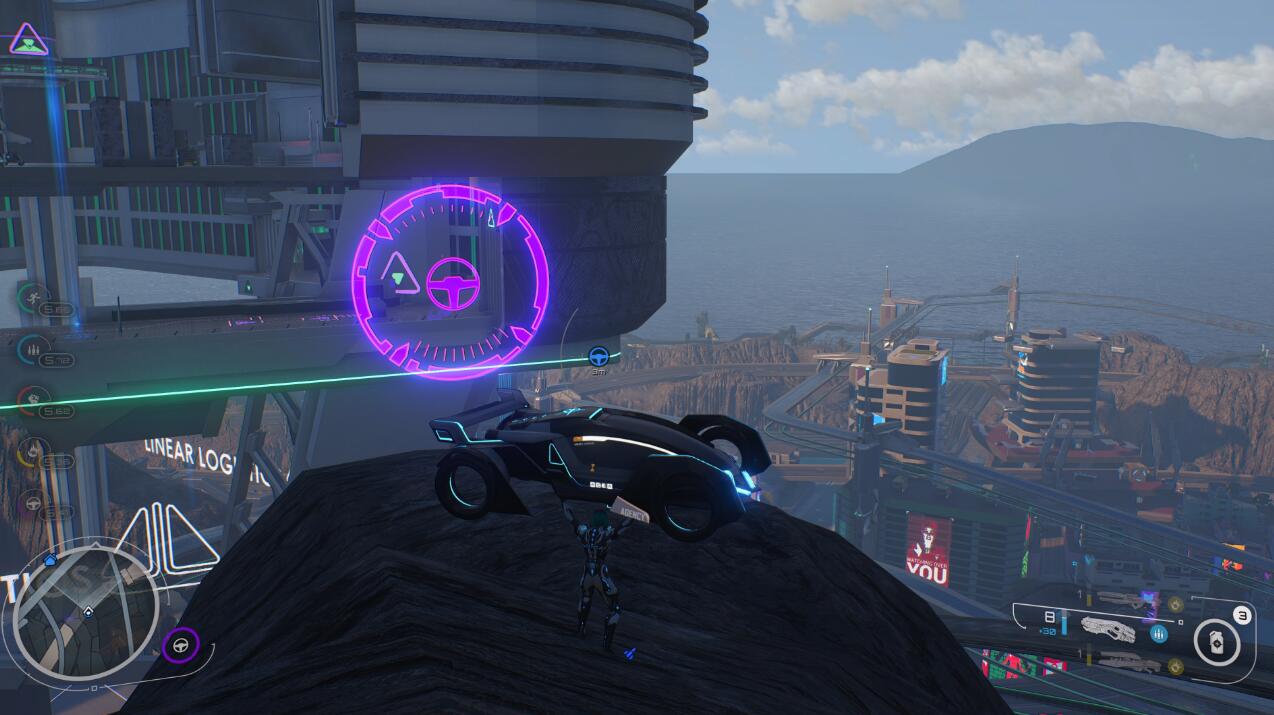Select the Firearms bullets skill icon

32,349
